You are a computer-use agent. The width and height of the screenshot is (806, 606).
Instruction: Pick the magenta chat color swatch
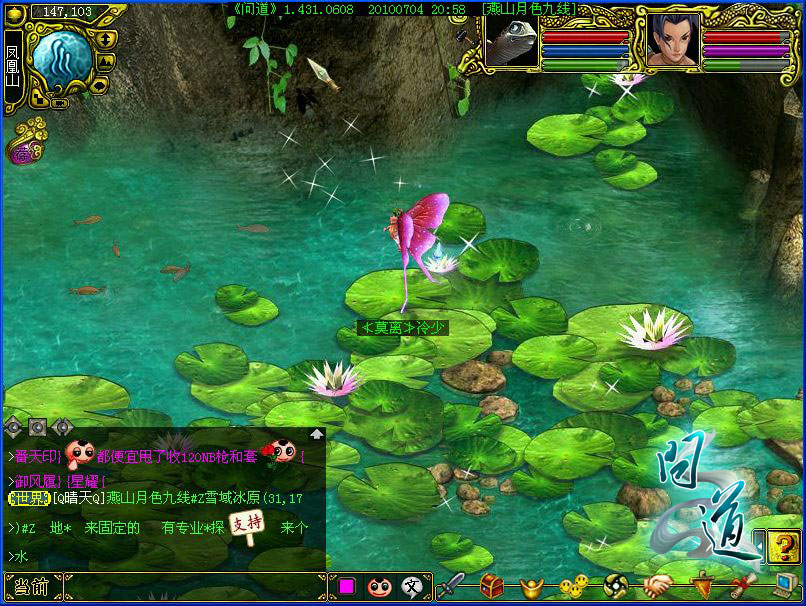[x=348, y=587]
